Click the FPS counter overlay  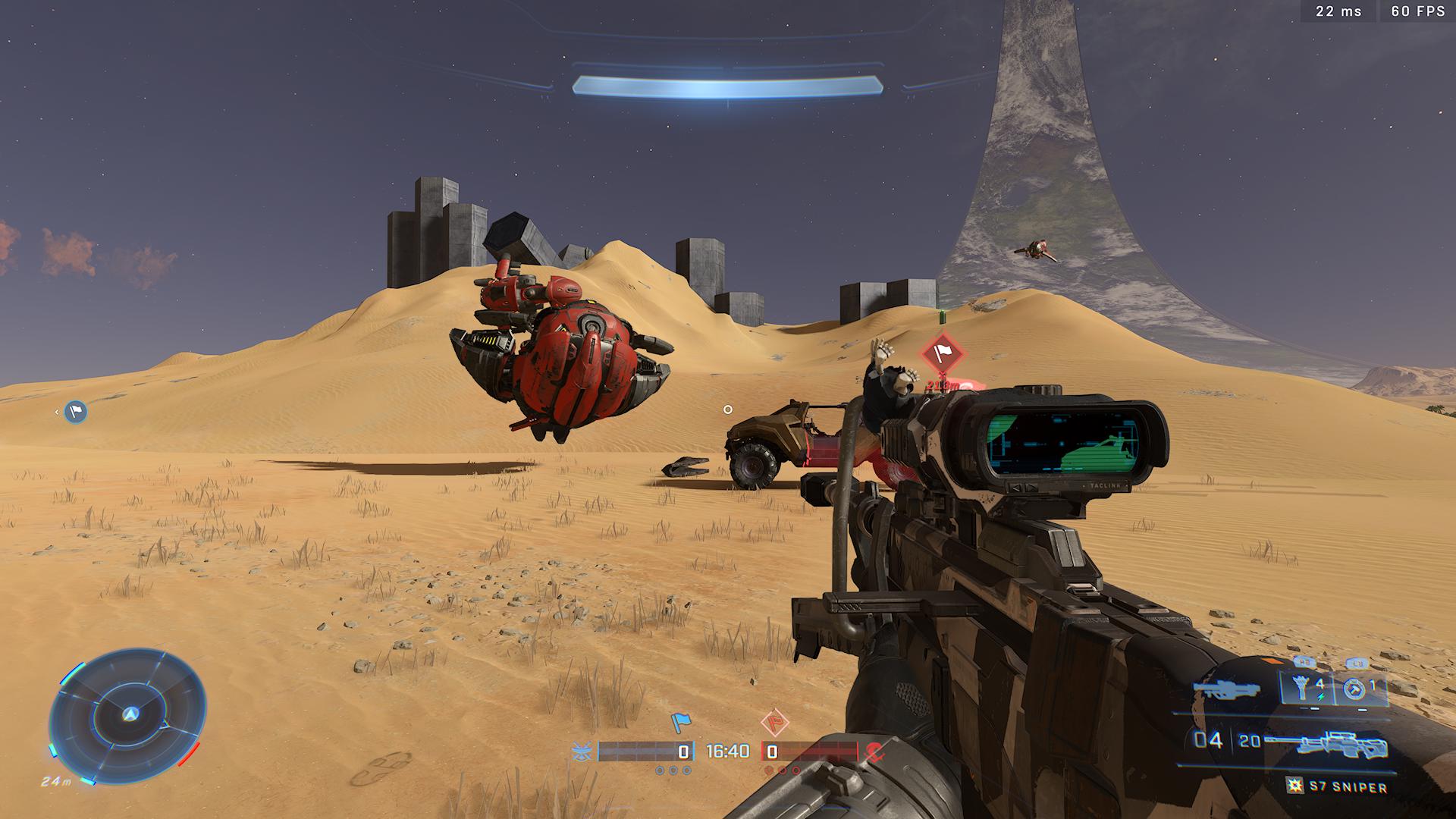pyautogui.click(x=1417, y=11)
